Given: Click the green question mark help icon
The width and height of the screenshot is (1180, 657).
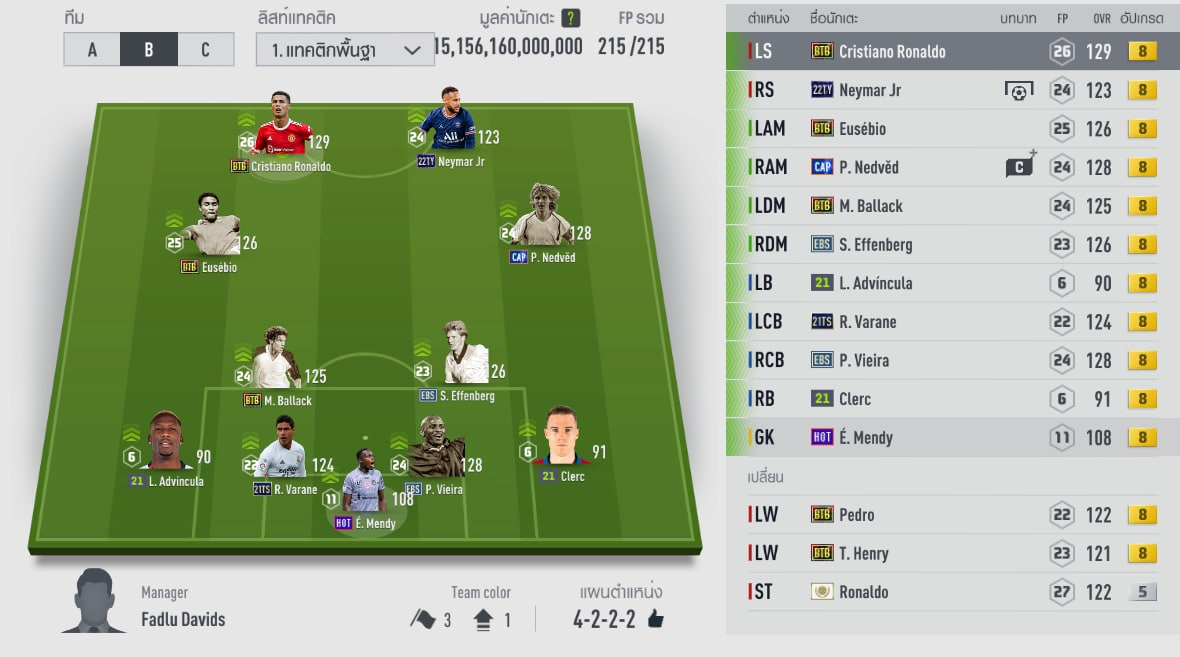Looking at the screenshot, I should (x=570, y=18).
